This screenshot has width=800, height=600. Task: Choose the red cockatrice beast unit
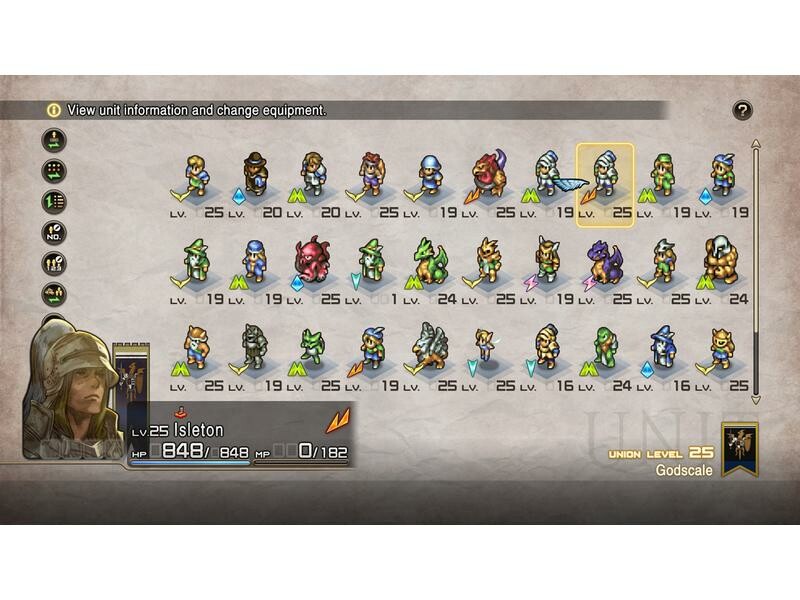pos(488,175)
